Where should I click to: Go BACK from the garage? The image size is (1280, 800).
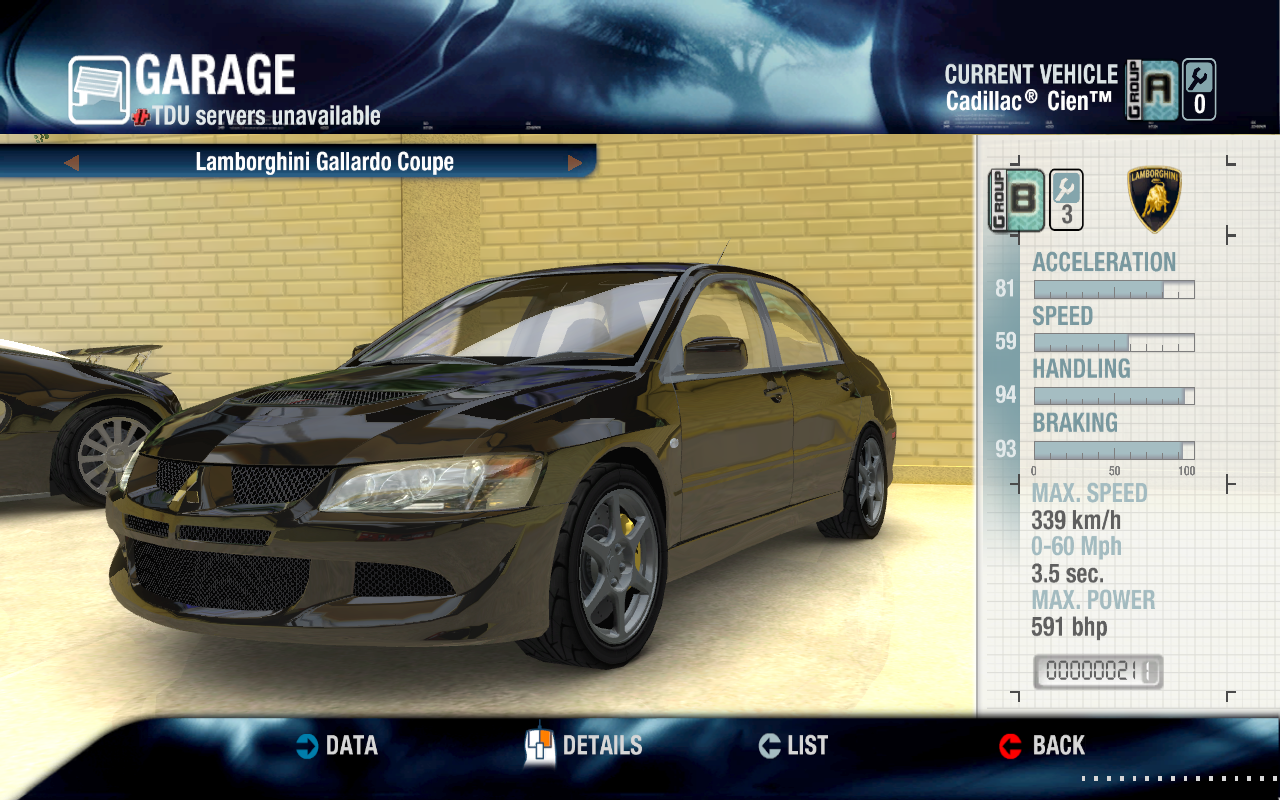click(1042, 746)
